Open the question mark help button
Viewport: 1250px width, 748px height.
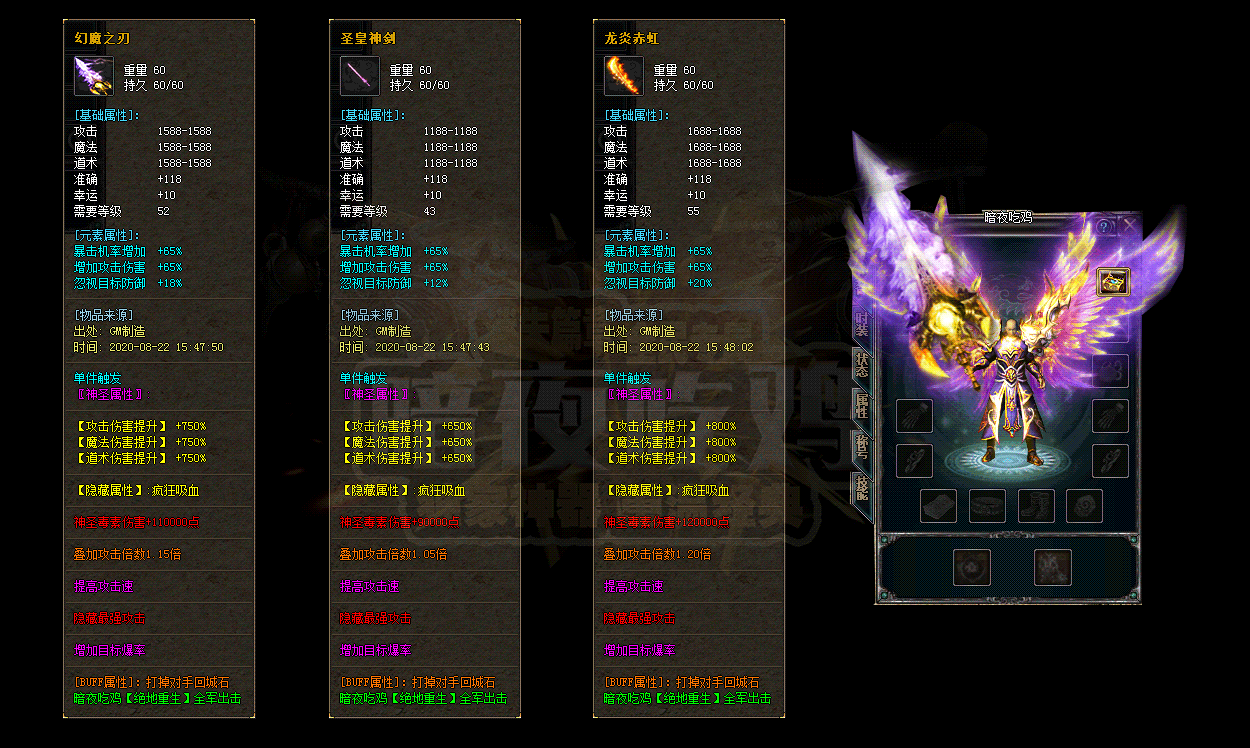click(1105, 226)
